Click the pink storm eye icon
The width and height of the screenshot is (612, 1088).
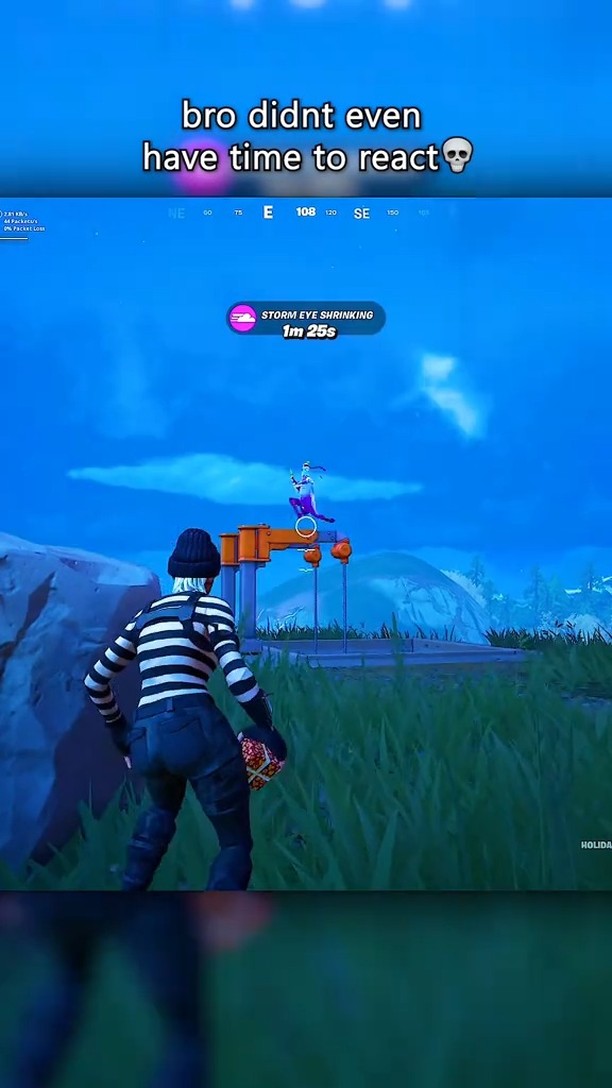[x=242, y=319]
